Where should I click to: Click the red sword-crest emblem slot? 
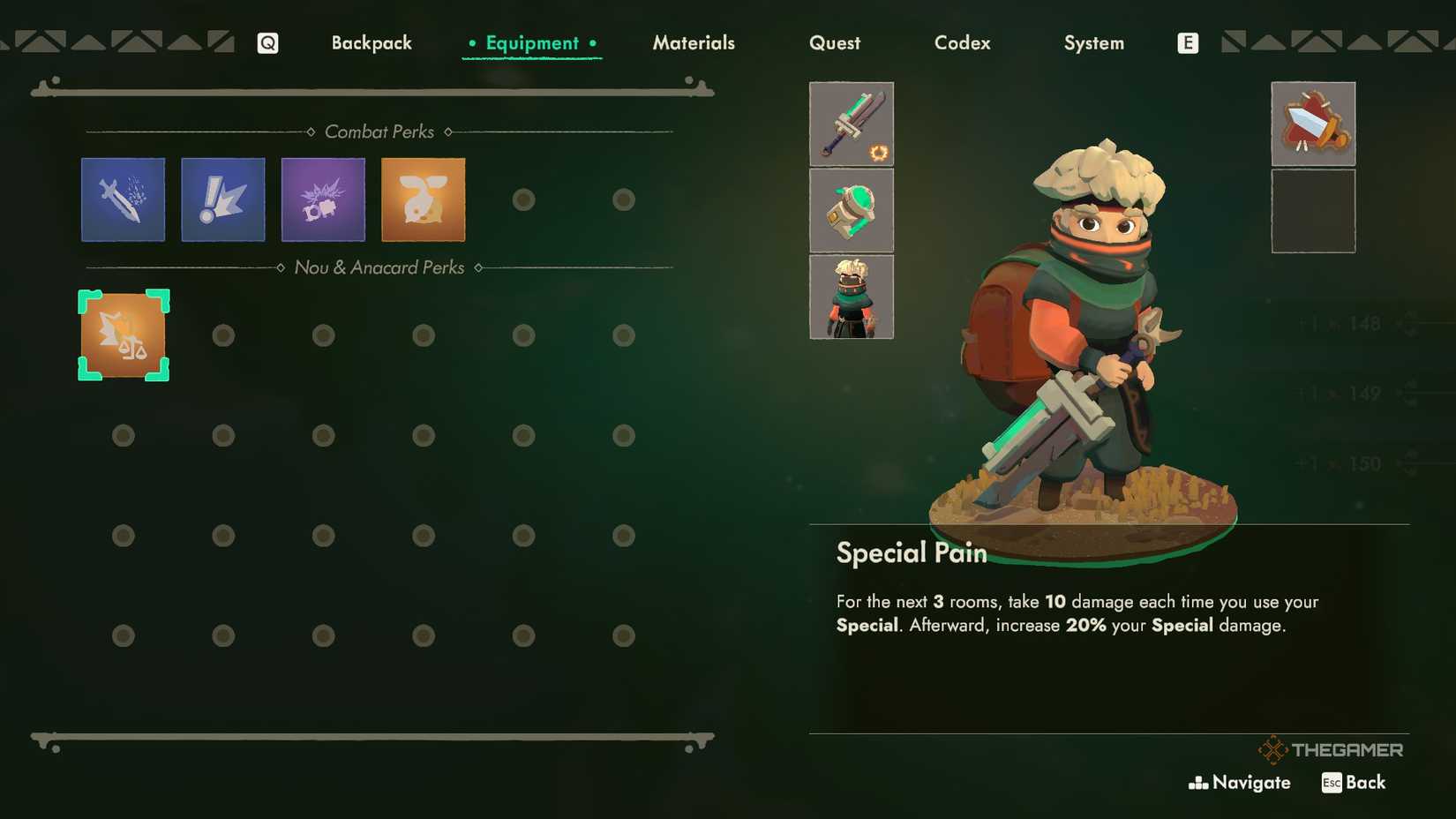click(x=1313, y=124)
